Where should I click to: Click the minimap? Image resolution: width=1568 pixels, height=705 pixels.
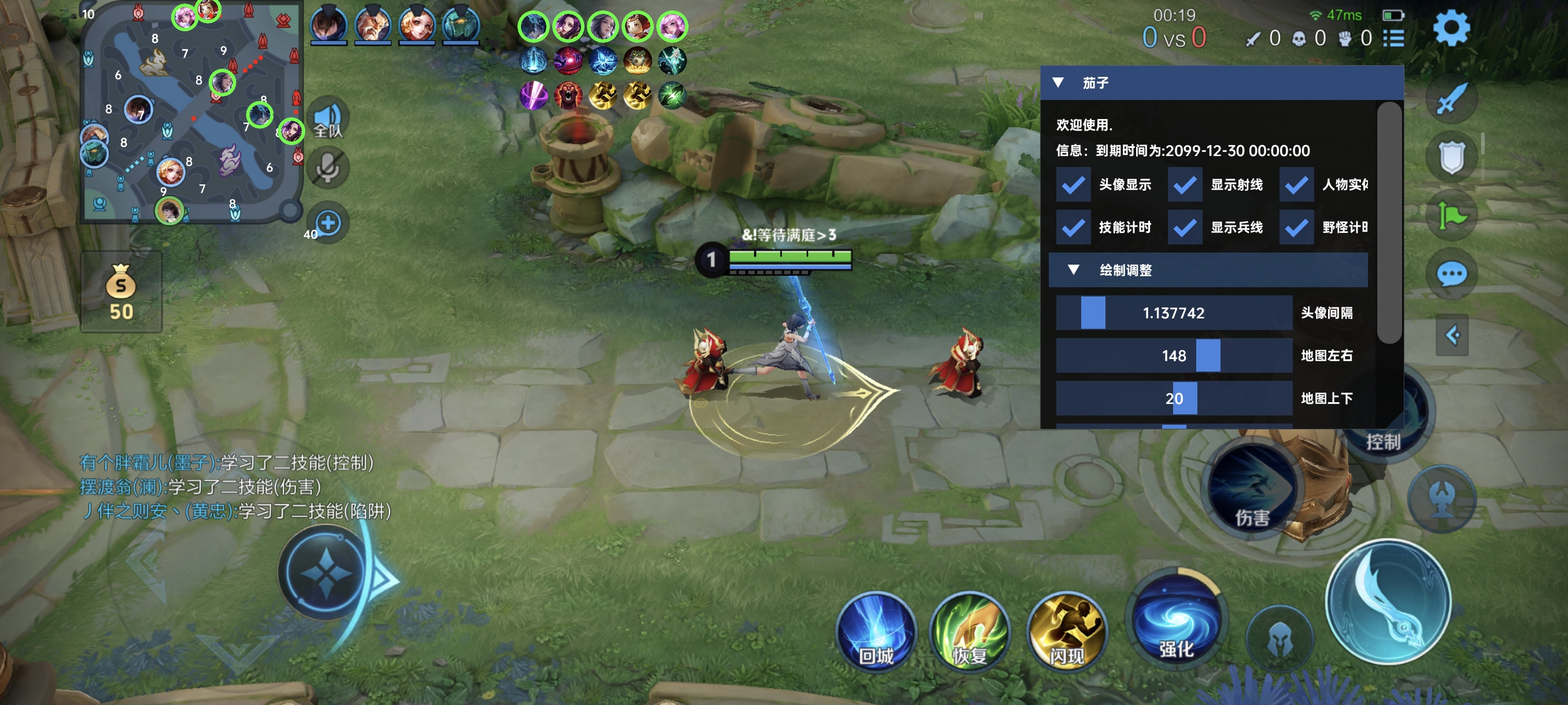coord(191,113)
